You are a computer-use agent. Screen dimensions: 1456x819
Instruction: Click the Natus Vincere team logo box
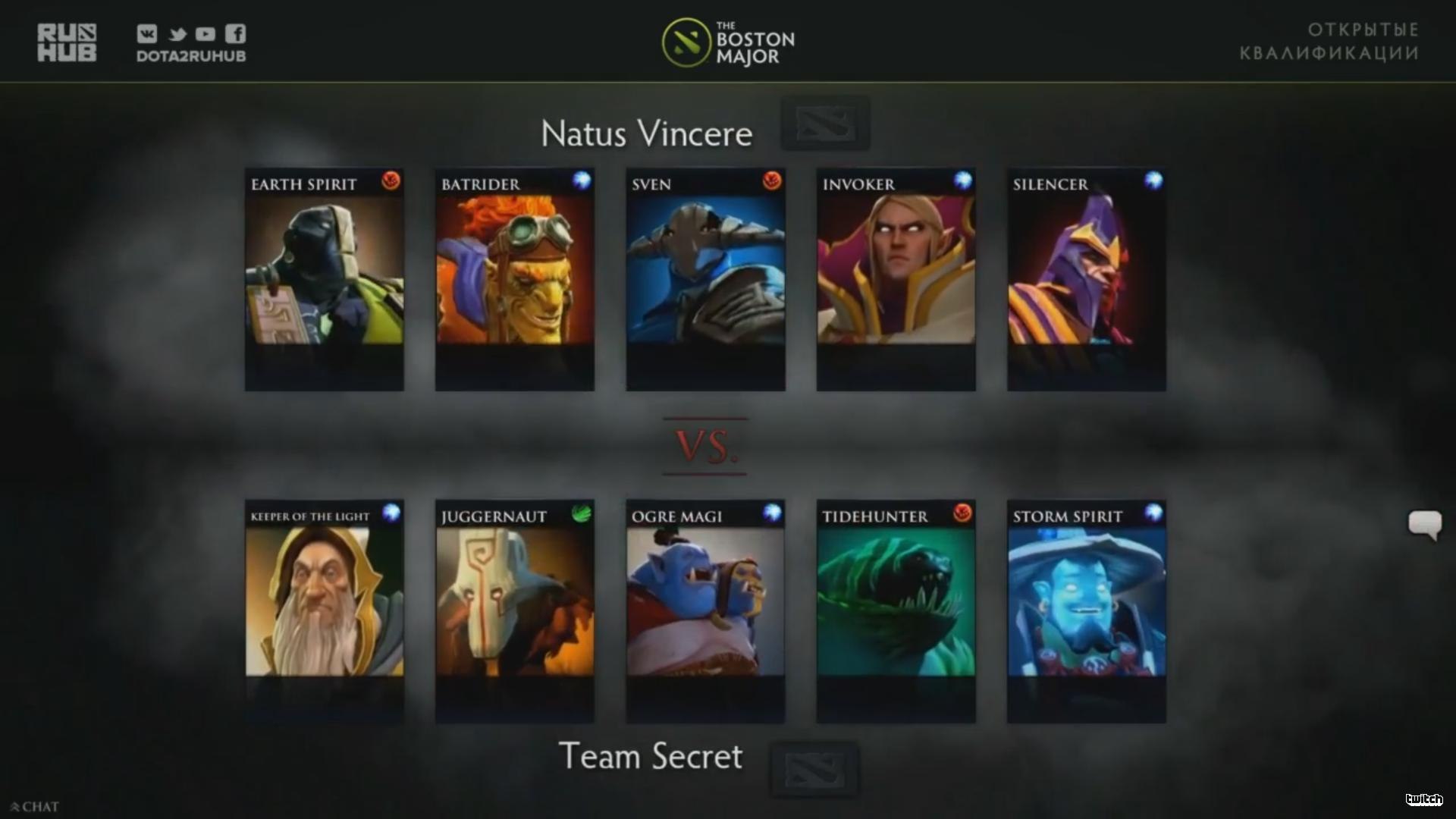point(825,124)
